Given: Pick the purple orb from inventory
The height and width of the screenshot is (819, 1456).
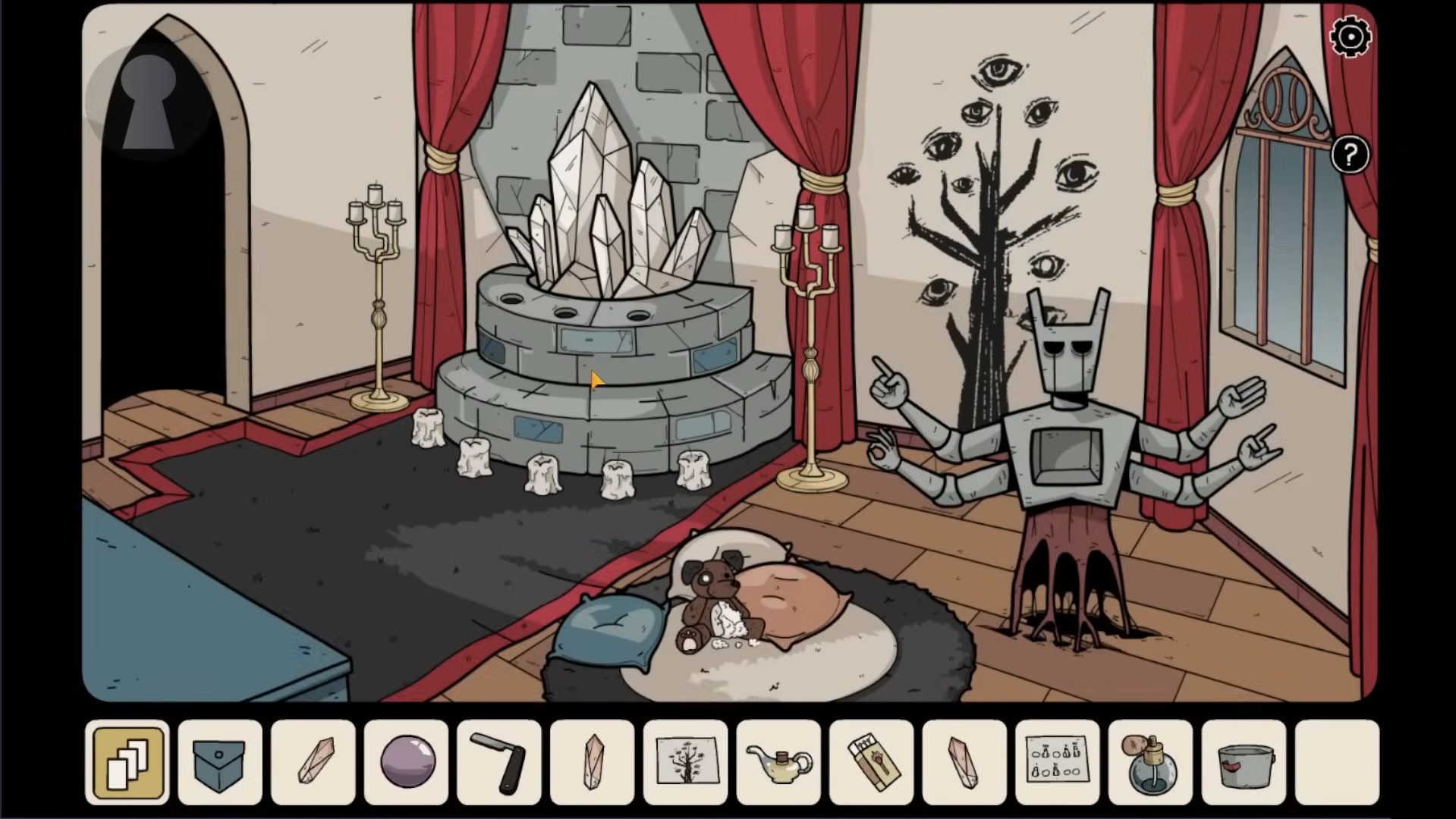Looking at the screenshot, I should [x=407, y=761].
